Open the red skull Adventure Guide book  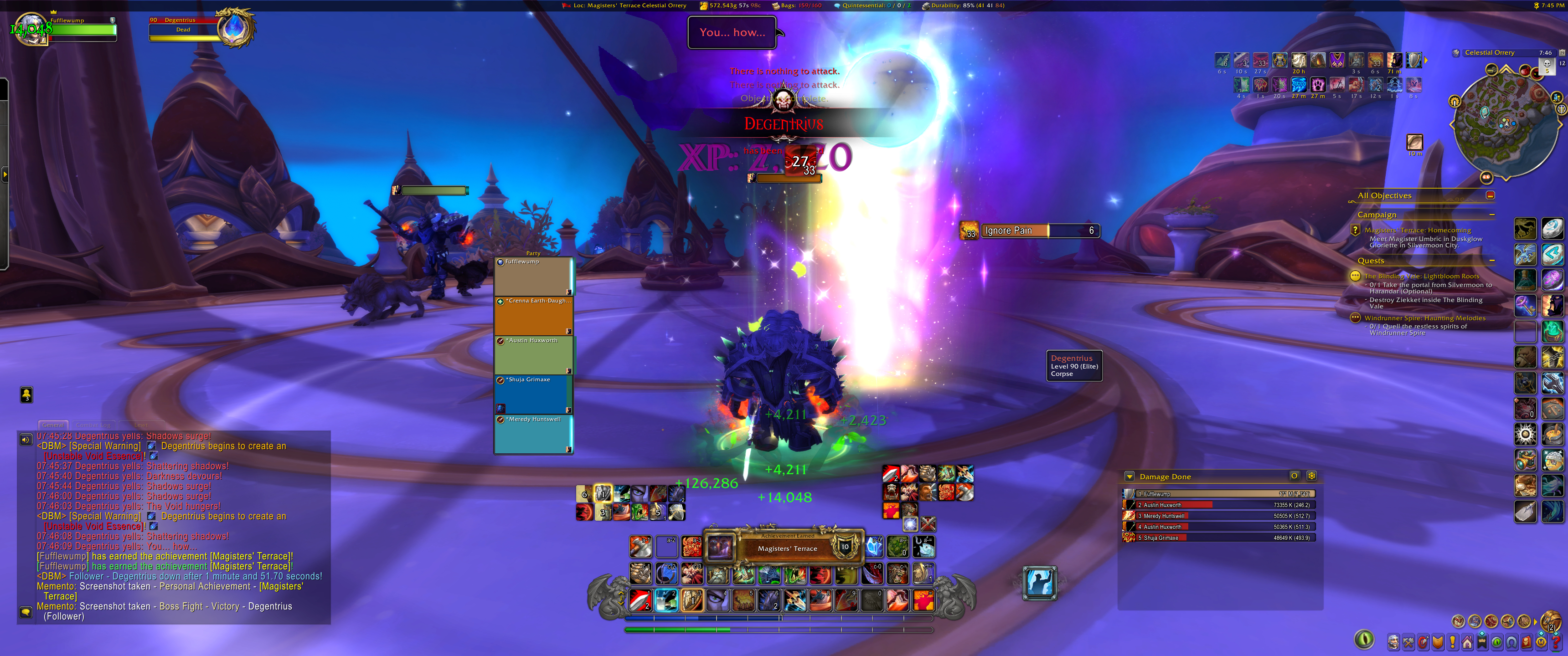coord(1527,642)
